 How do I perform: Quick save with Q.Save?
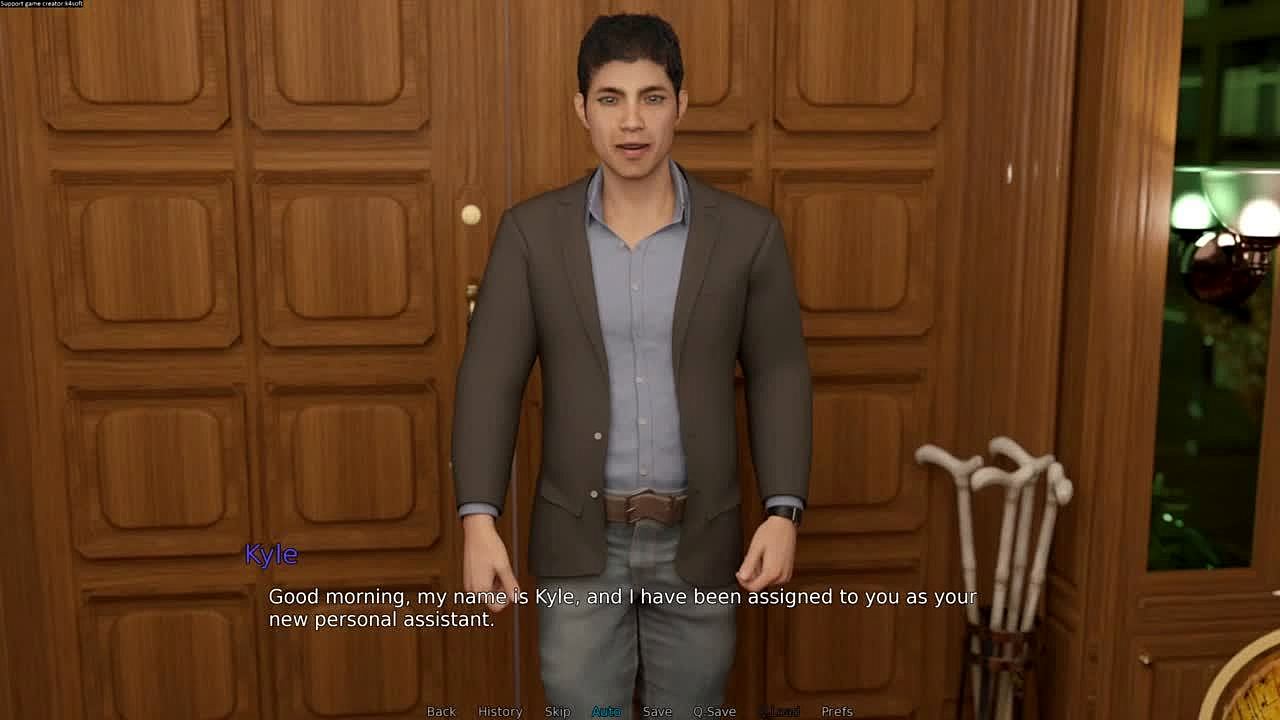point(714,711)
